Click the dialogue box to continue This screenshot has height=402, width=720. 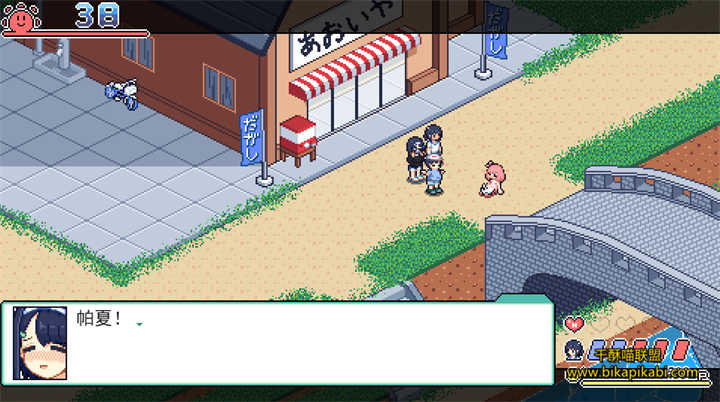pyautogui.click(x=300, y=343)
